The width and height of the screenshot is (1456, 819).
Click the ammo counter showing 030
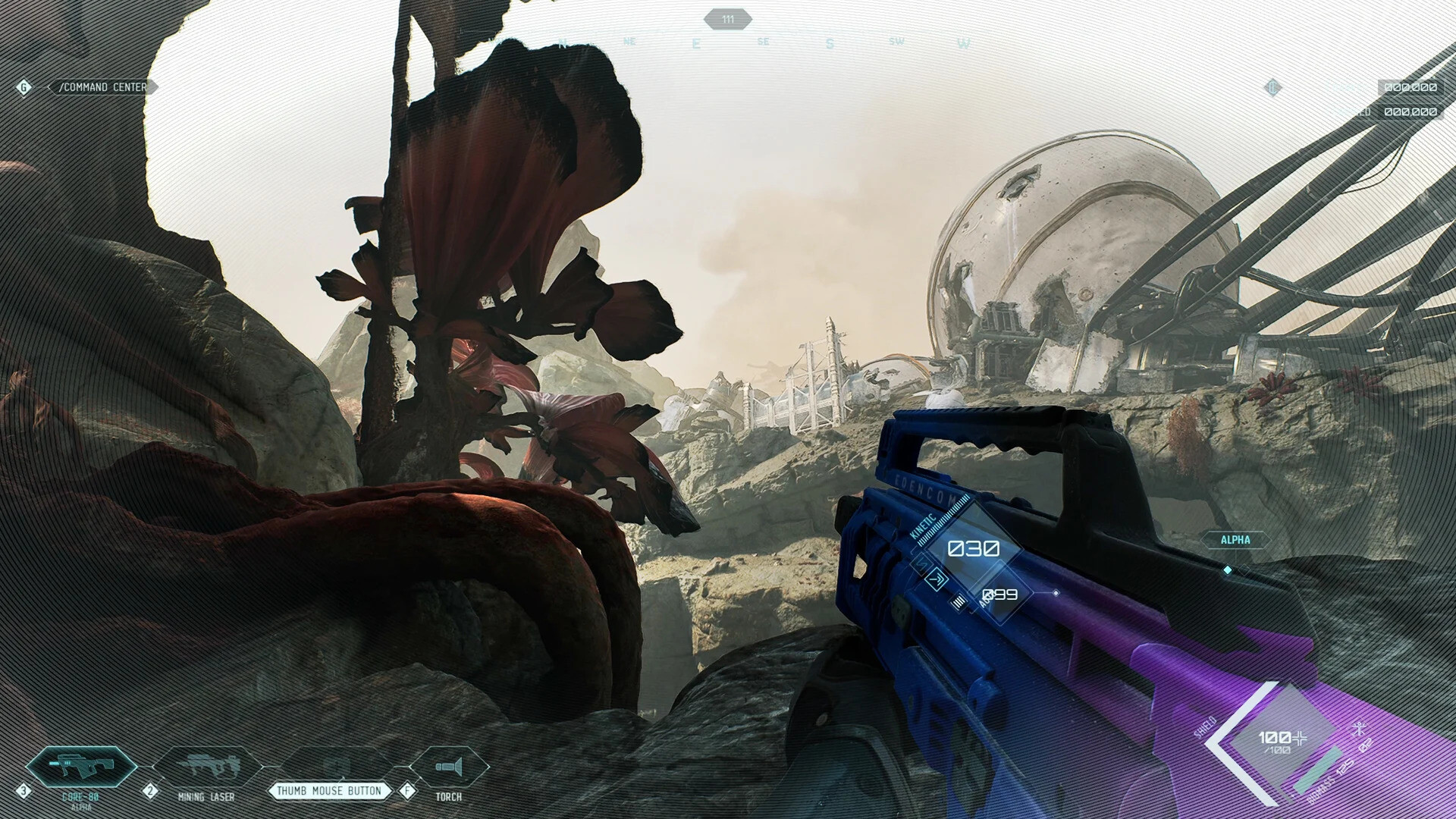point(974,548)
